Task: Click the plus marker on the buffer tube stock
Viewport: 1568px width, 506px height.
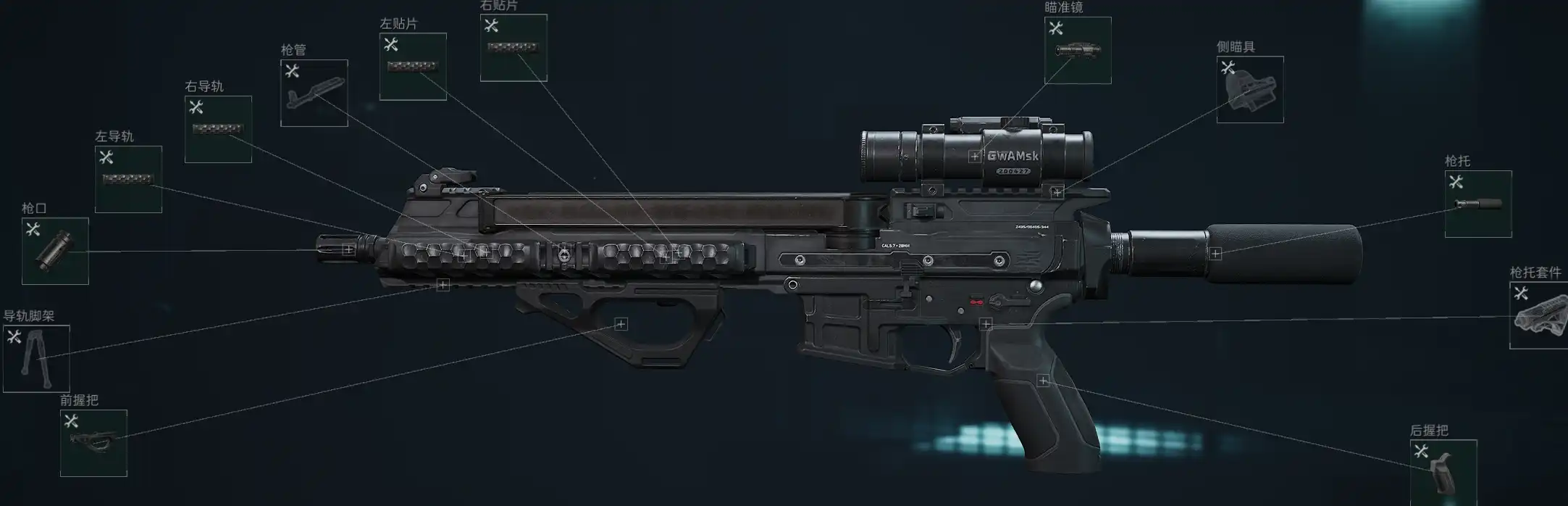Action: pos(1215,254)
